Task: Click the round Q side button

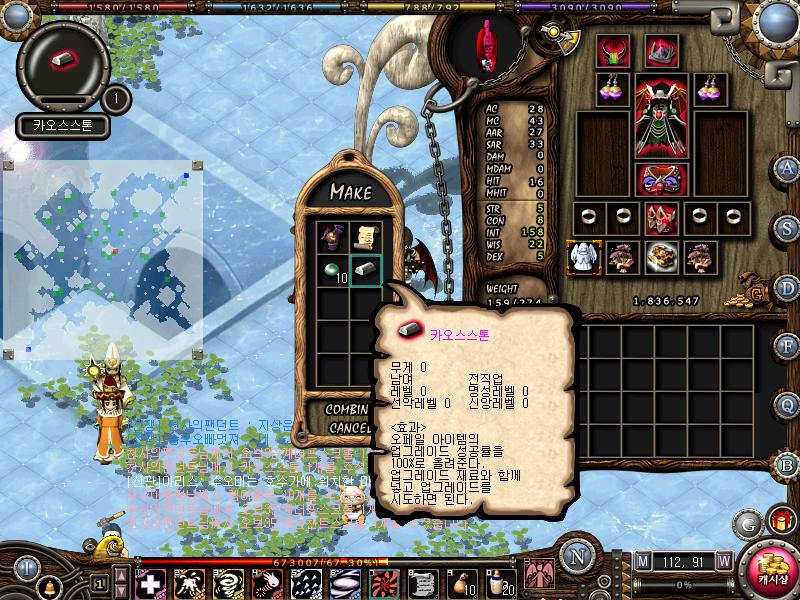Action: pyautogui.click(x=788, y=404)
